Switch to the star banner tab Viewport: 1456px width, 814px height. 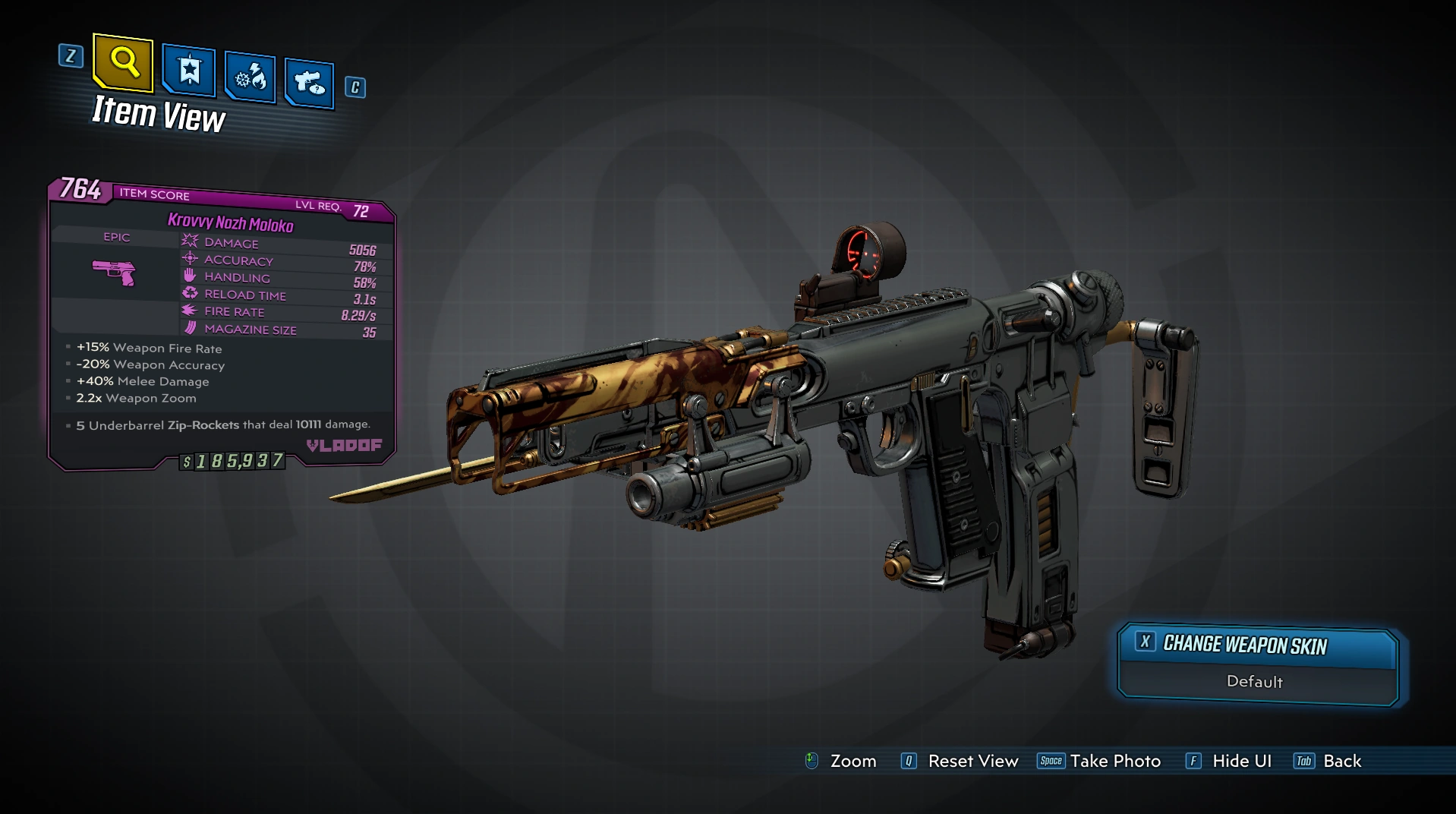pos(189,71)
